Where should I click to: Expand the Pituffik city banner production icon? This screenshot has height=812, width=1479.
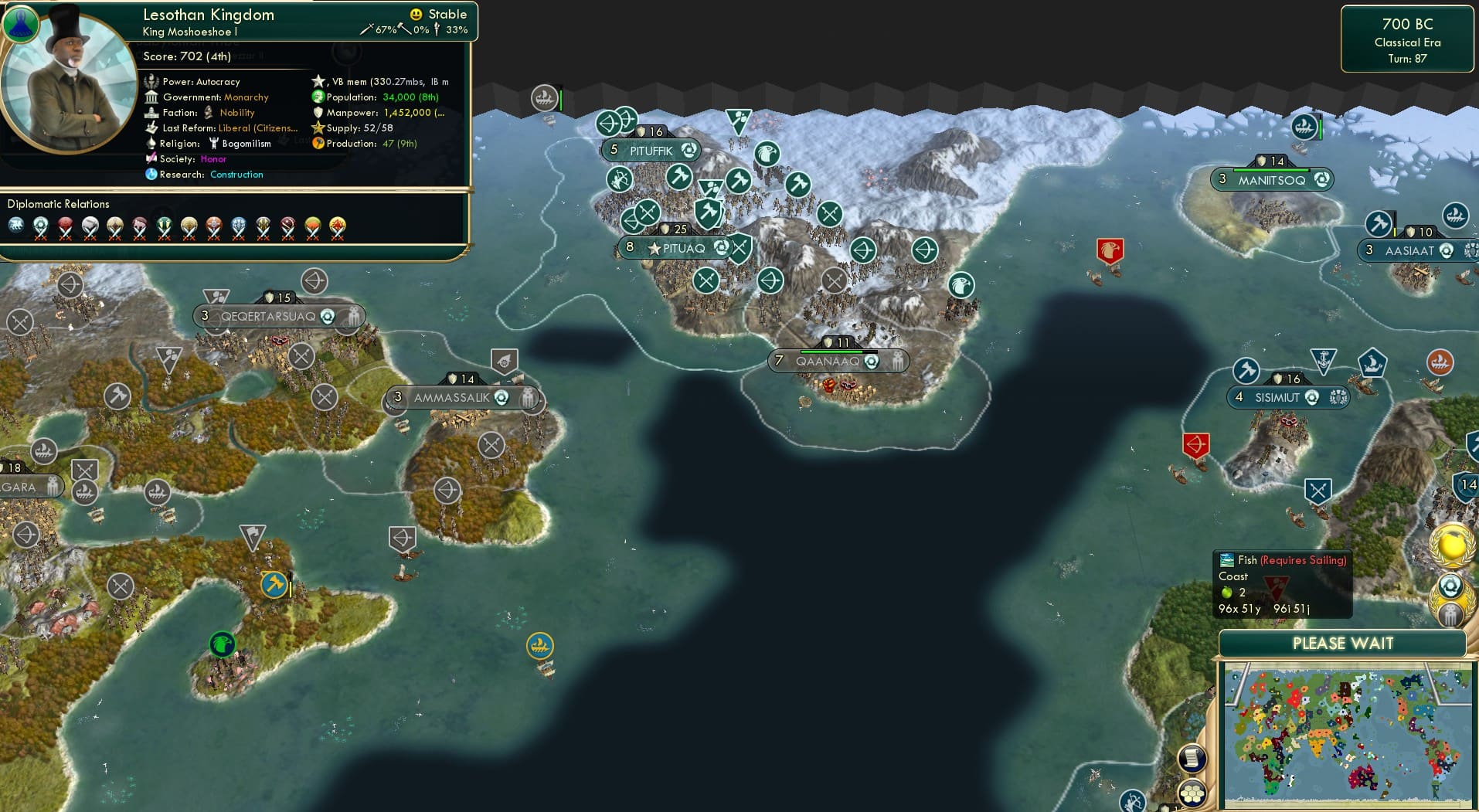pyautogui.click(x=688, y=151)
